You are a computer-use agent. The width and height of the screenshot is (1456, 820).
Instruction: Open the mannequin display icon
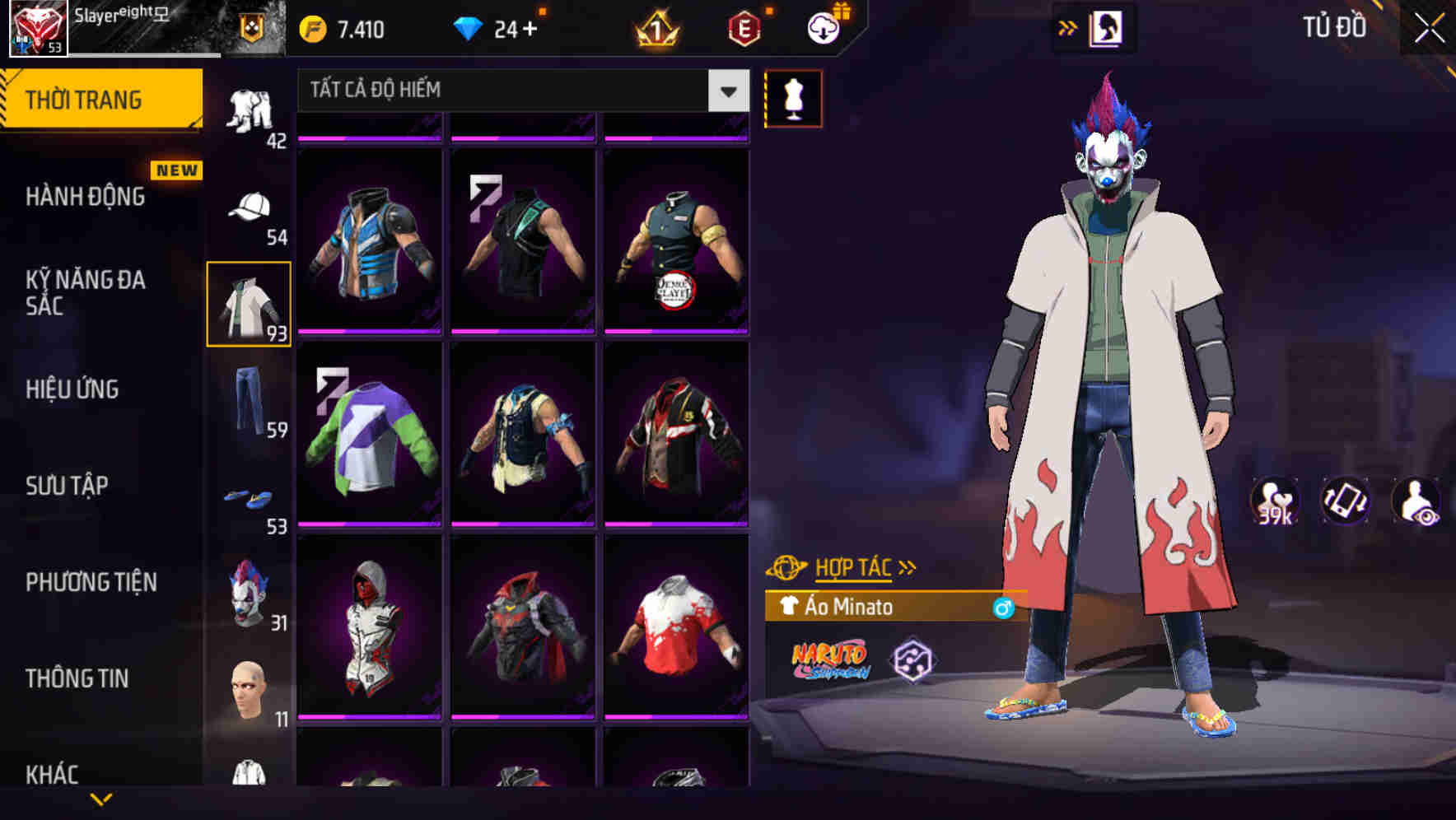click(793, 99)
